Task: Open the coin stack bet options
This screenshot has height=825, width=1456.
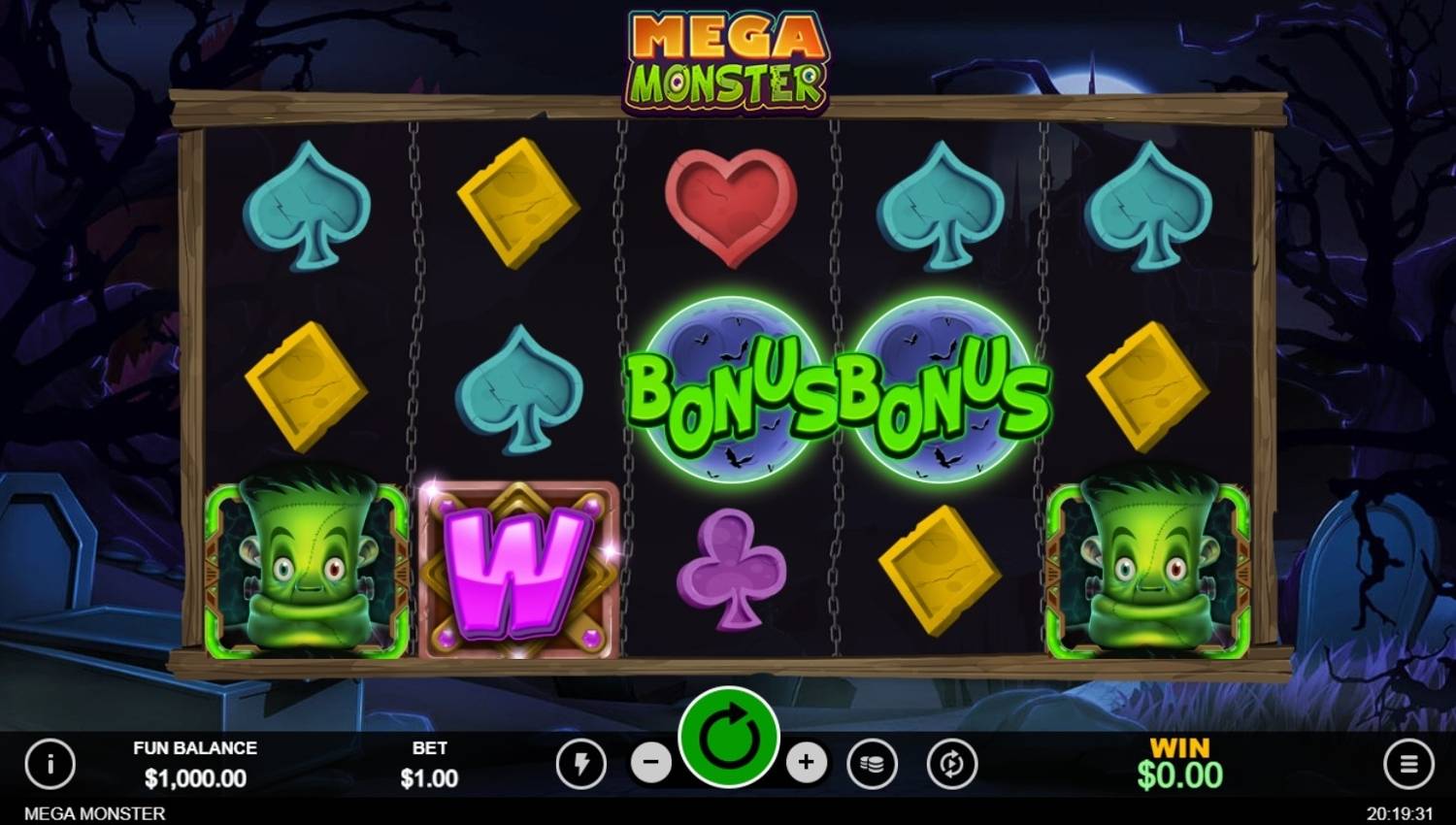Action: pyautogui.click(x=872, y=765)
